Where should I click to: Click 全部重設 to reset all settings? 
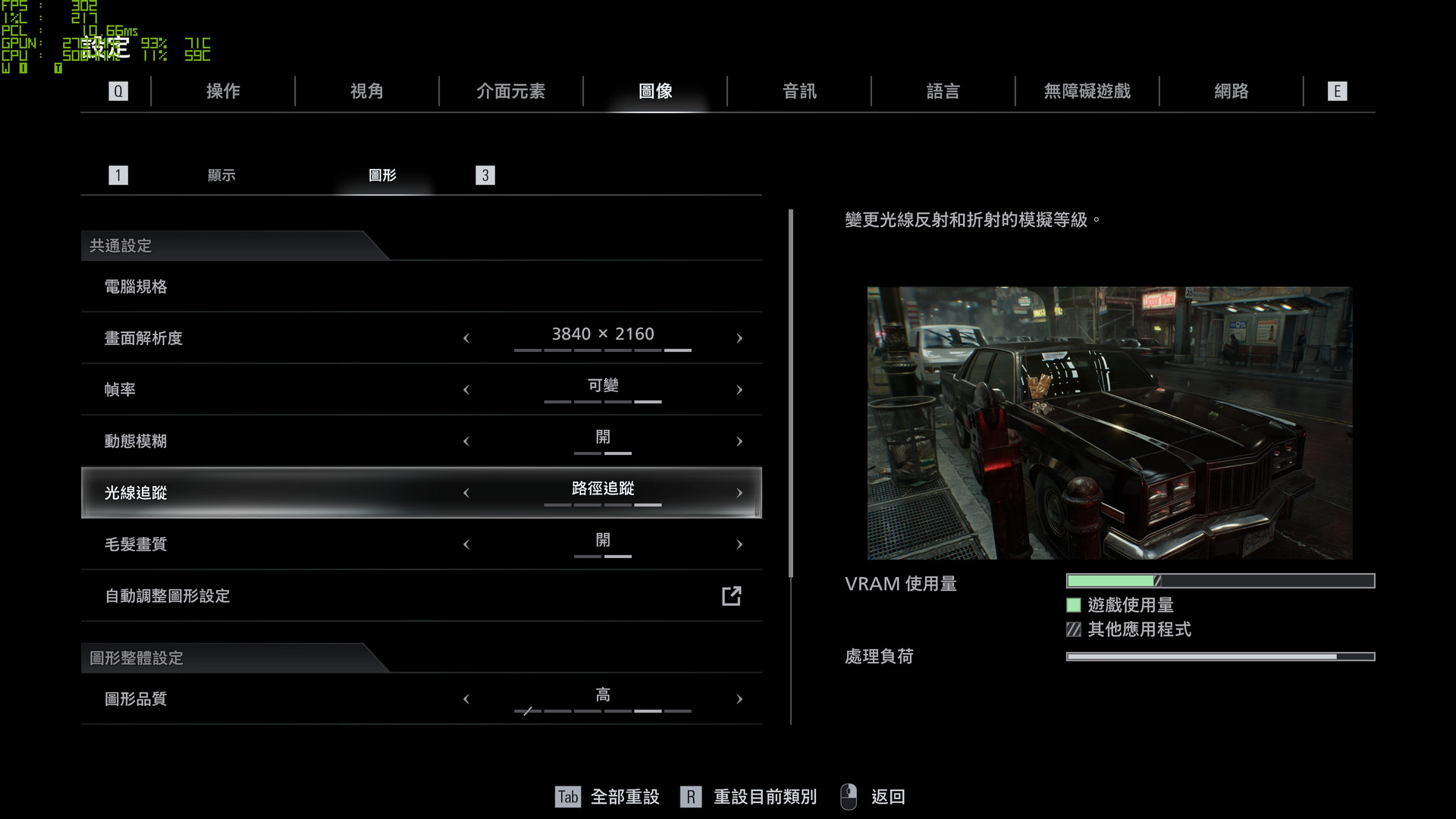coord(624,797)
